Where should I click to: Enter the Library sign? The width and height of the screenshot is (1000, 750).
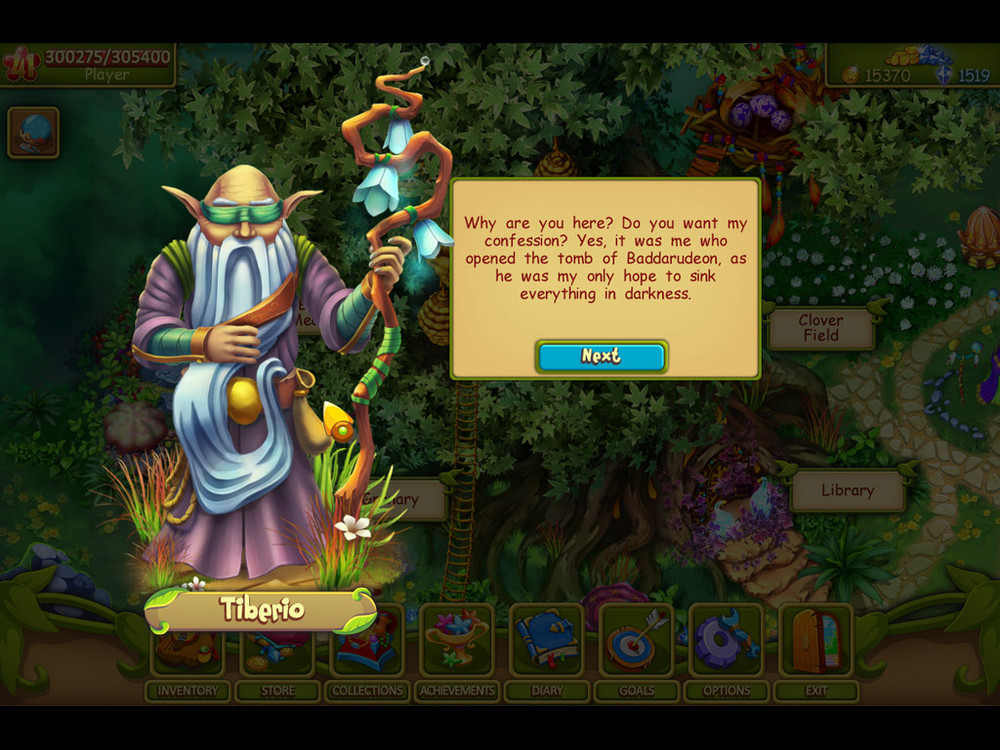point(847,490)
